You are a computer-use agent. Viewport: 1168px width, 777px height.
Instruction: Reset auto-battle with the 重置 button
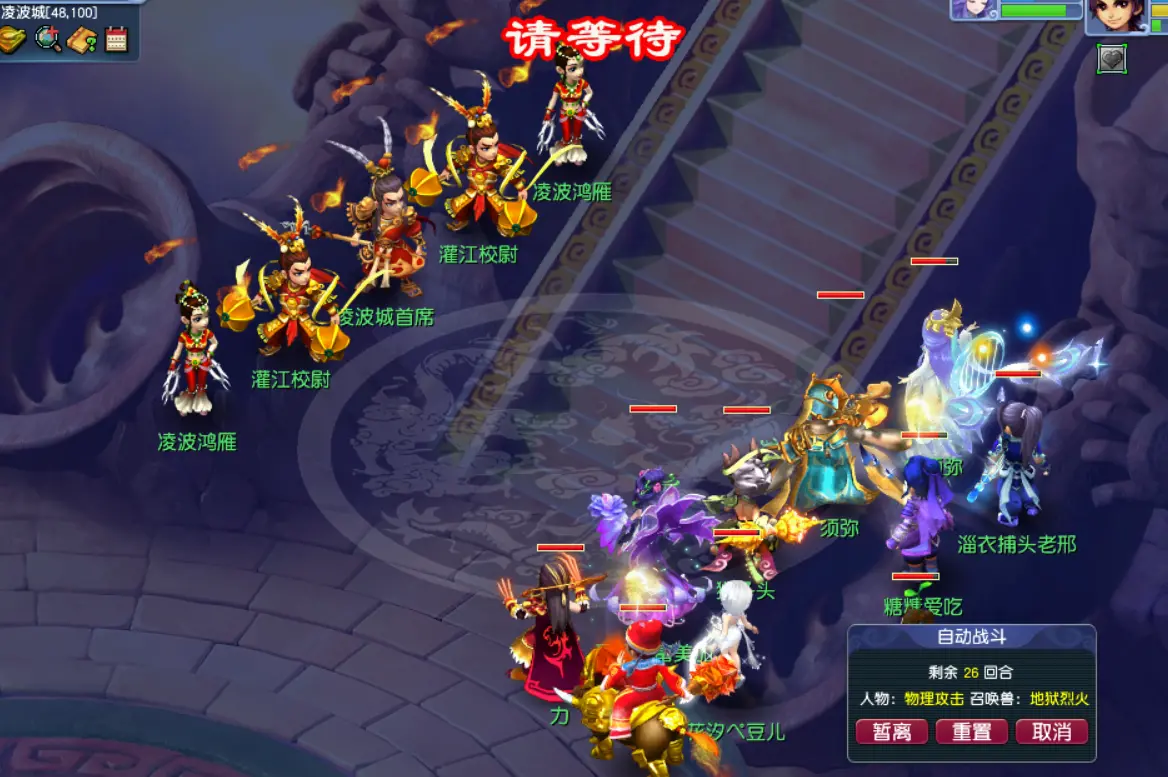(971, 731)
